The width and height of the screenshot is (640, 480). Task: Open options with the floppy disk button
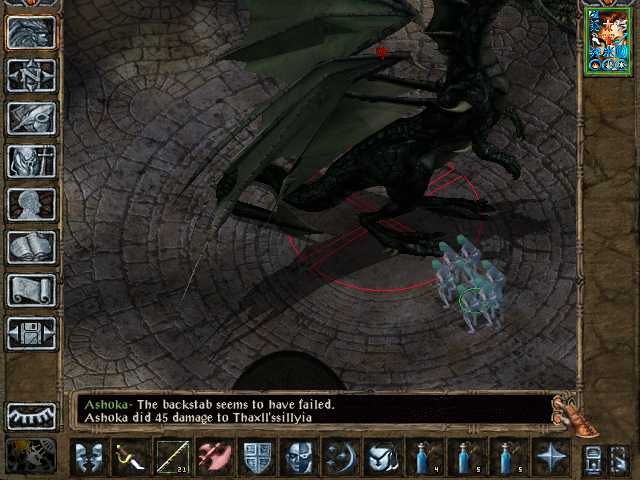coord(31,333)
